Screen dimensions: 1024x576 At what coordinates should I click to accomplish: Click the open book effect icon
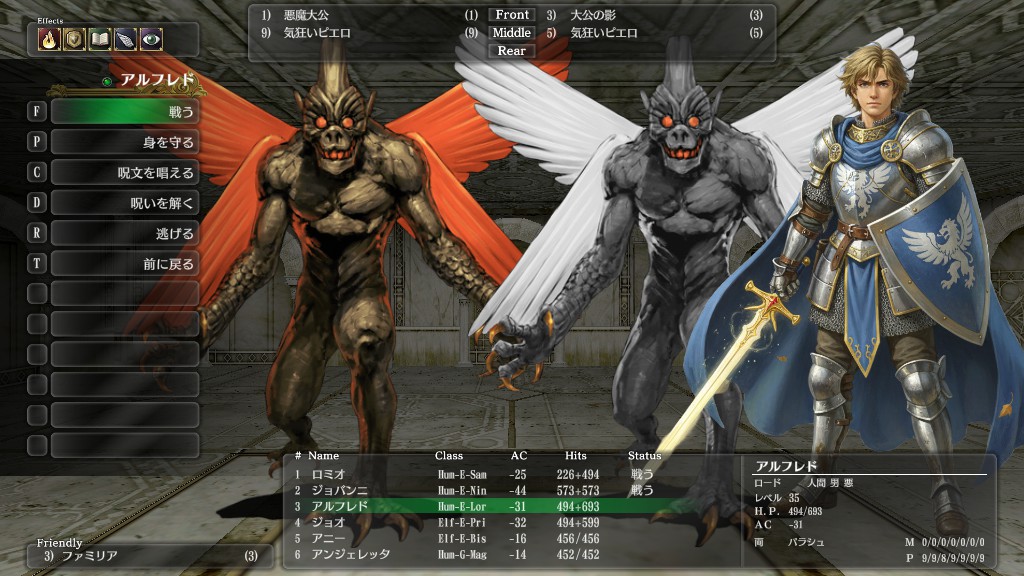click(100, 39)
